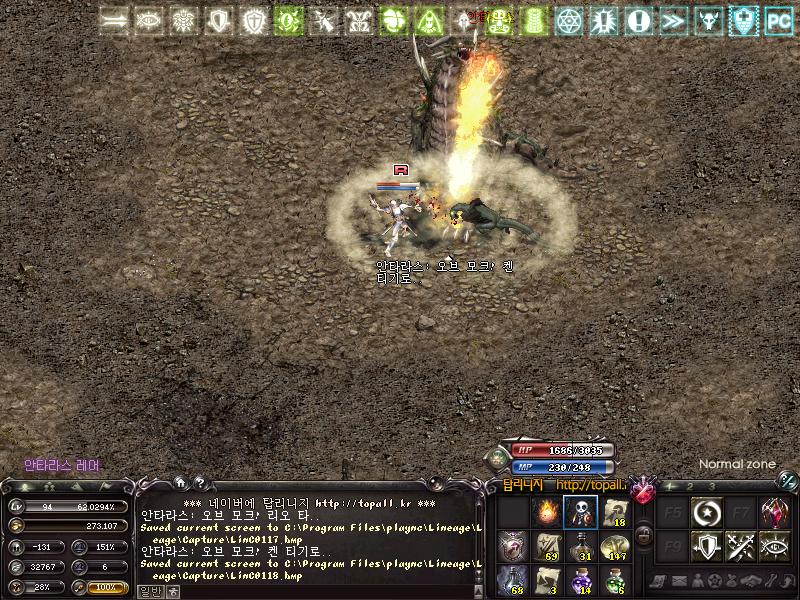Select the scroll stack showing 3
Image resolution: width=800 pixels, height=600 pixels.
[x=546, y=580]
